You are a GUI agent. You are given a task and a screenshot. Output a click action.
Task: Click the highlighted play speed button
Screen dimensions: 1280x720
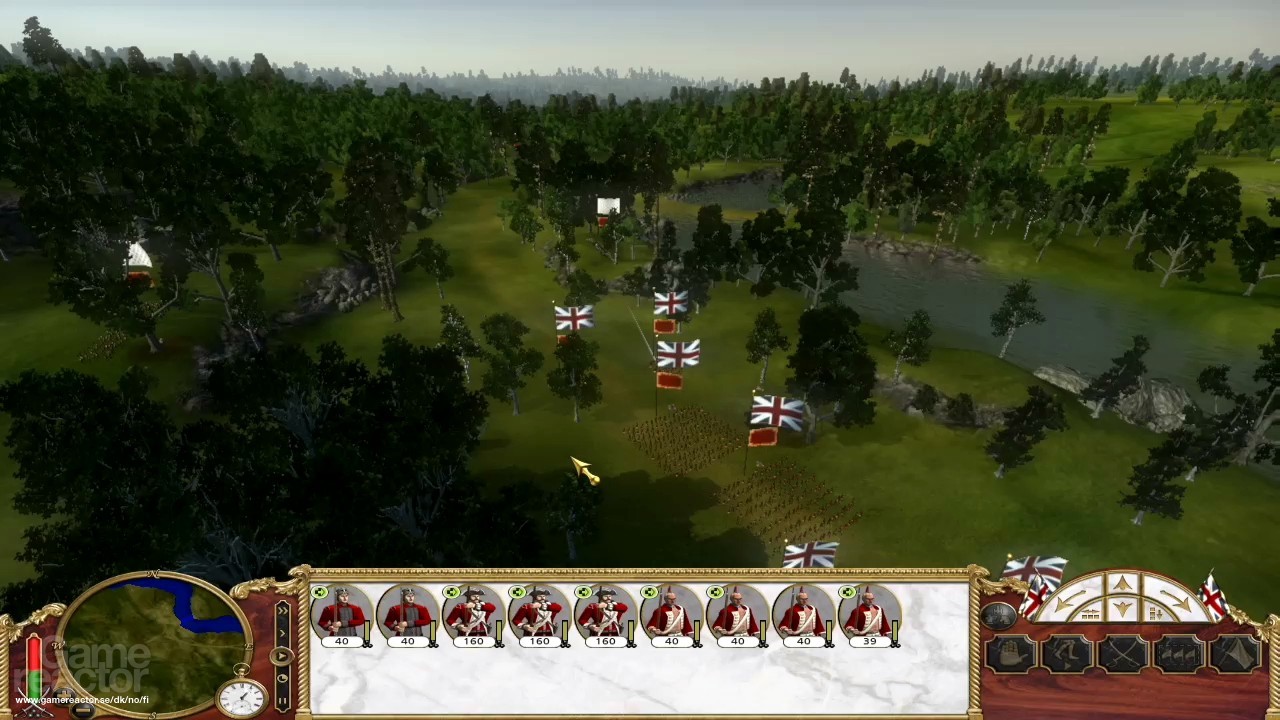[x=281, y=656]
